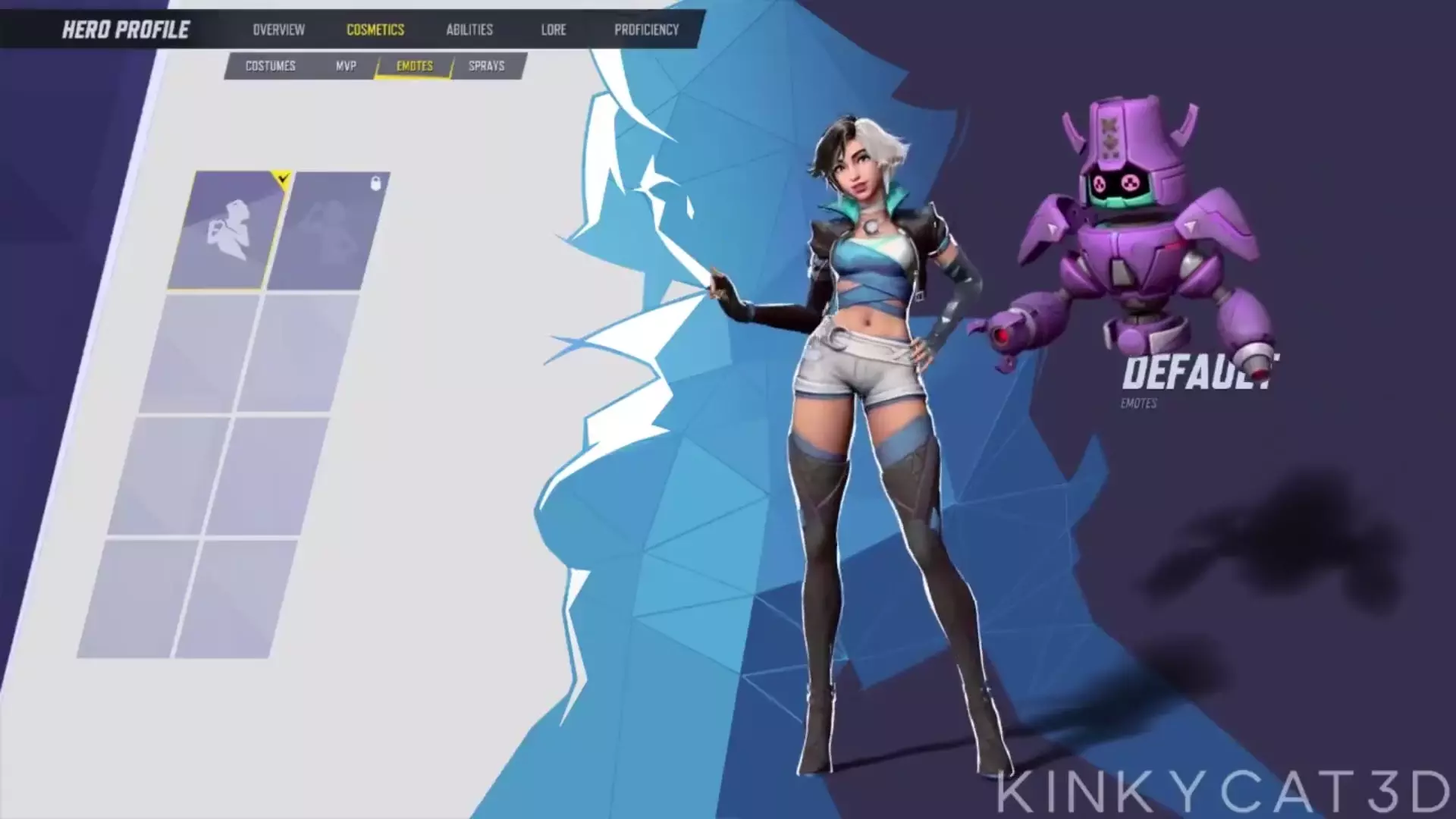Show the Lore tab
Viewport: 1456px width, 819px height.
click(x=554, y=30)
